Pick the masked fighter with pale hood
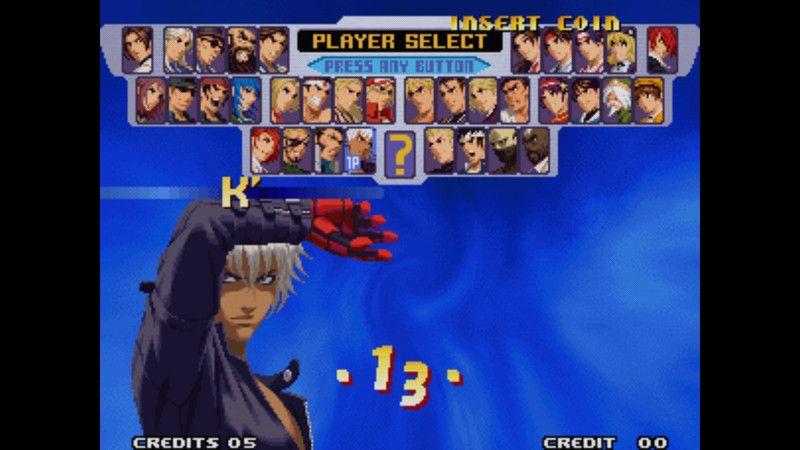 tap(506, 150)
